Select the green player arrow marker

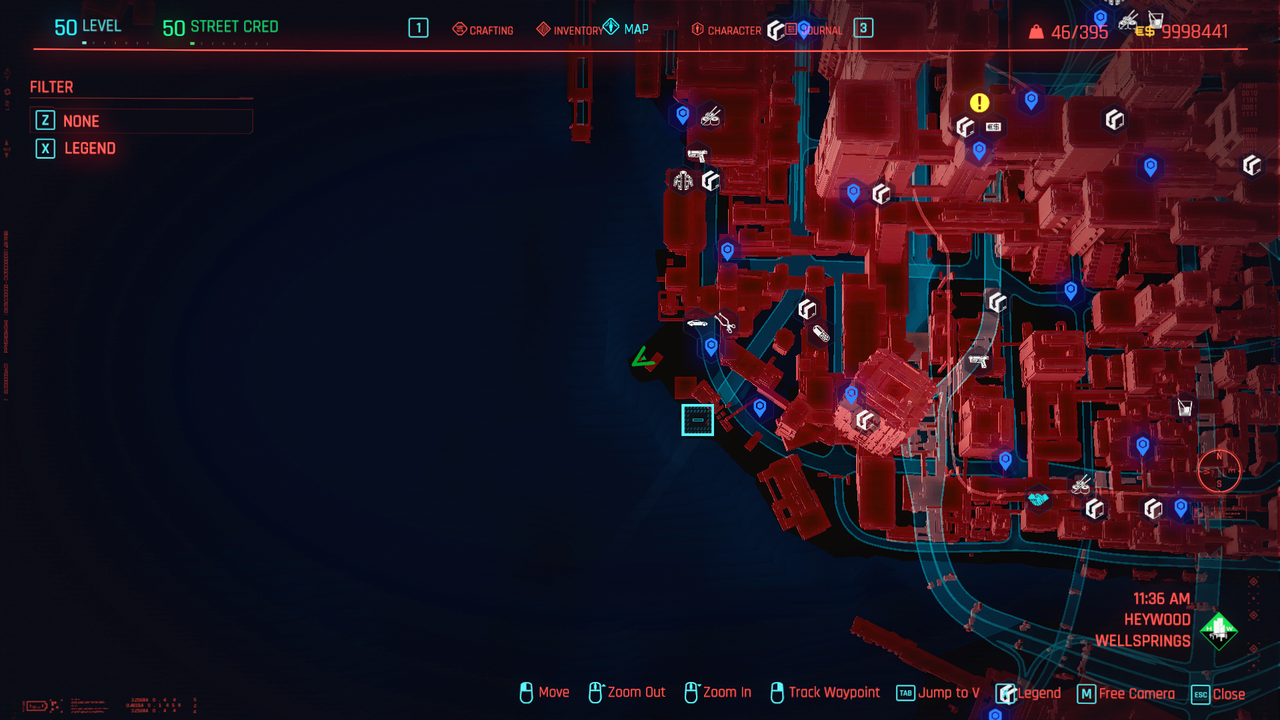point(643,357)
